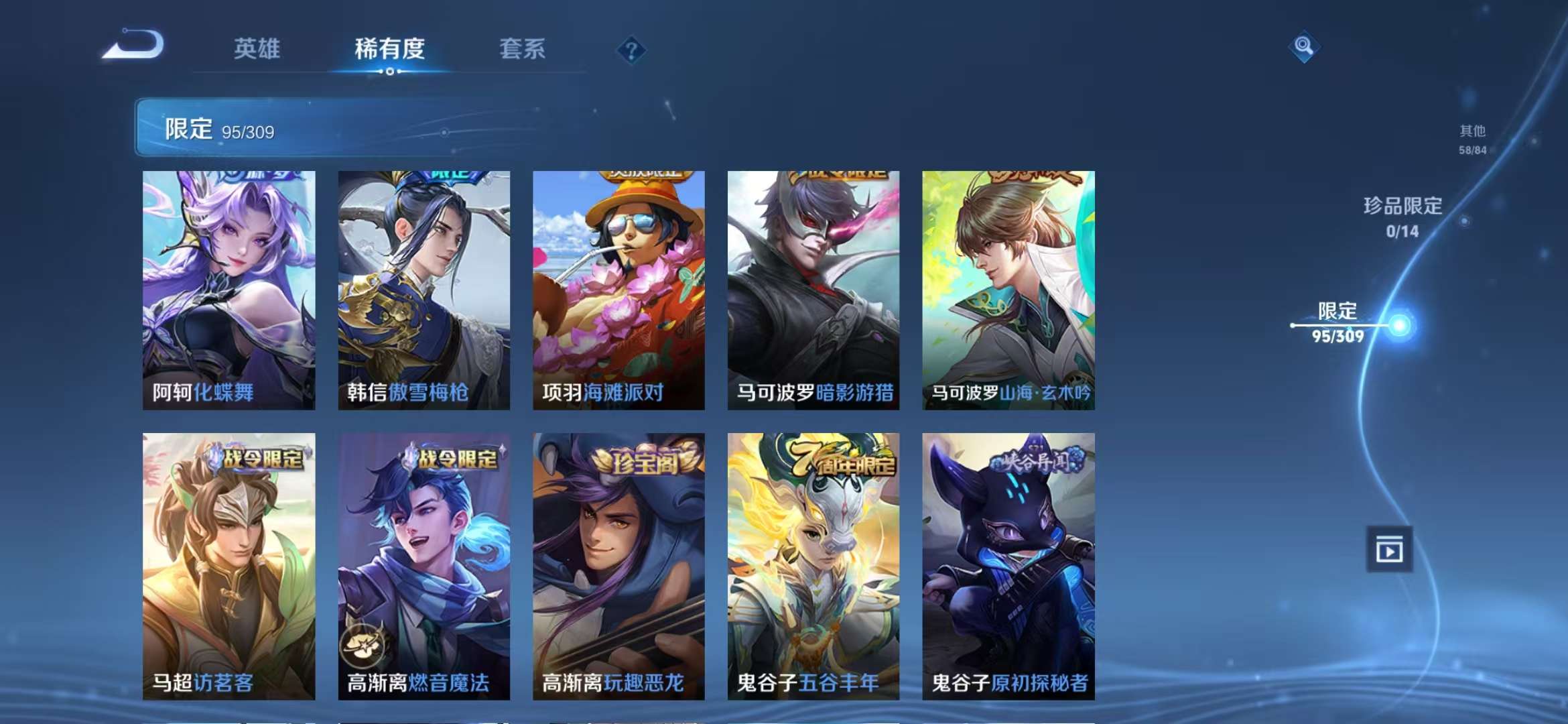The height and width of the screenshot is (724, 1568).
Task: Open the search magnifier icon
Action: (1305, 47)
